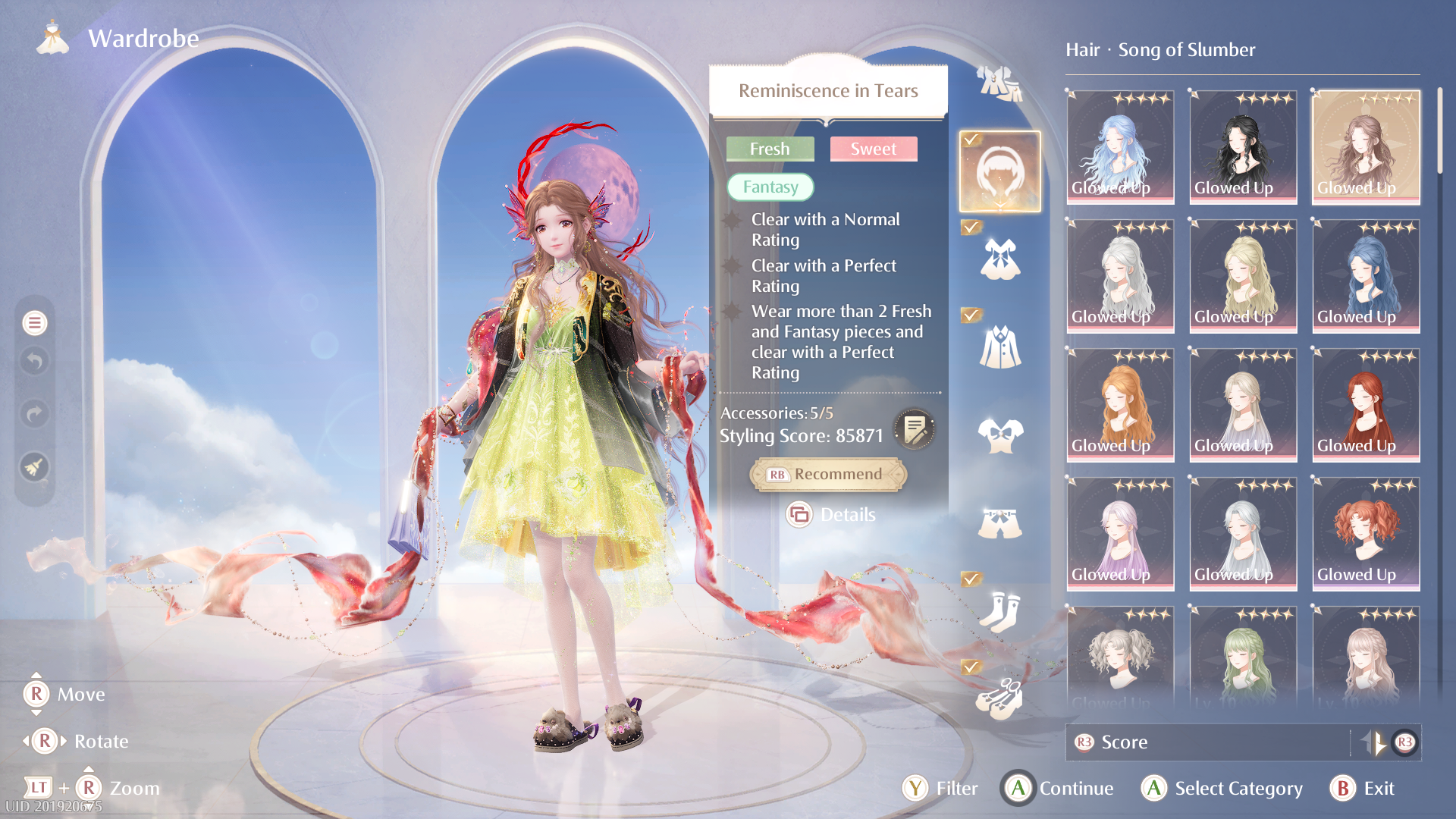Switch to the Bottoms shorts category
The image size is (1456, 819).
[999, 523]
